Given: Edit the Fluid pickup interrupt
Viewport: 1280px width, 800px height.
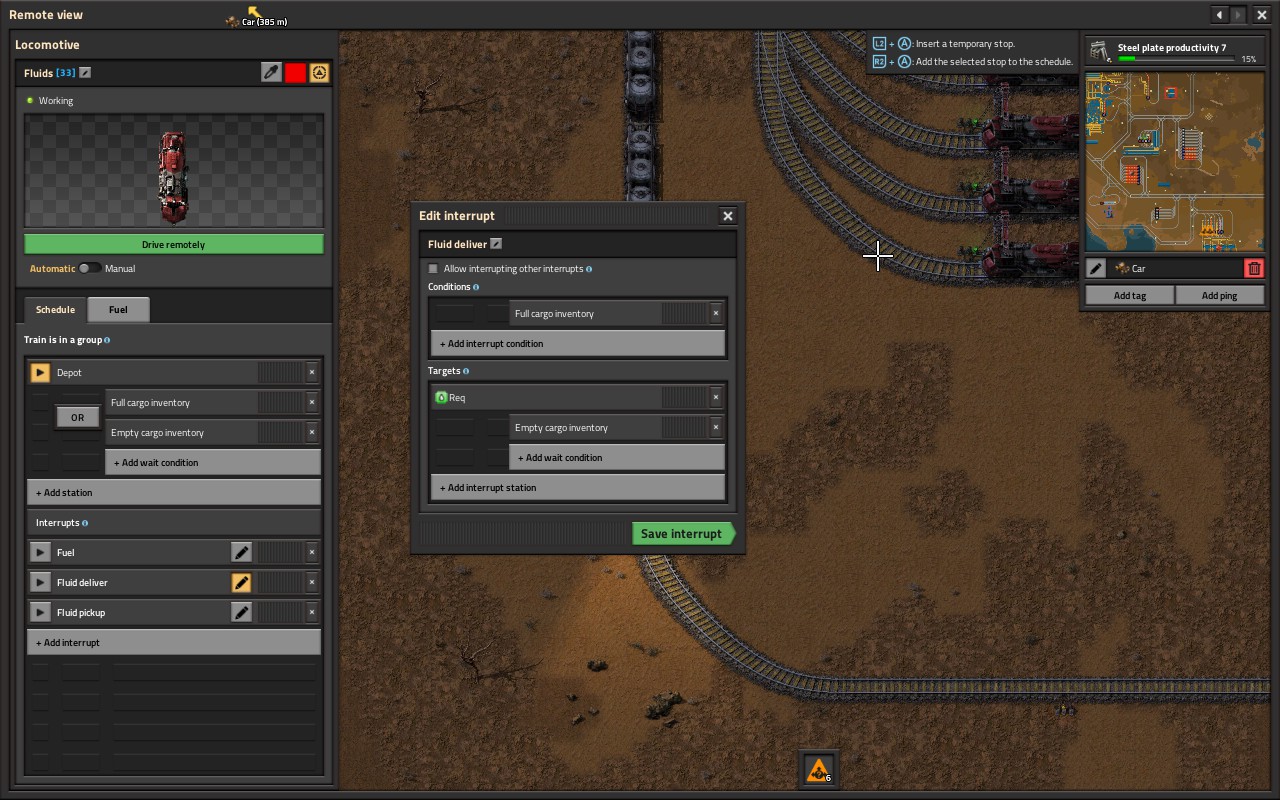Looking at the screenshot, I should 241,613.
